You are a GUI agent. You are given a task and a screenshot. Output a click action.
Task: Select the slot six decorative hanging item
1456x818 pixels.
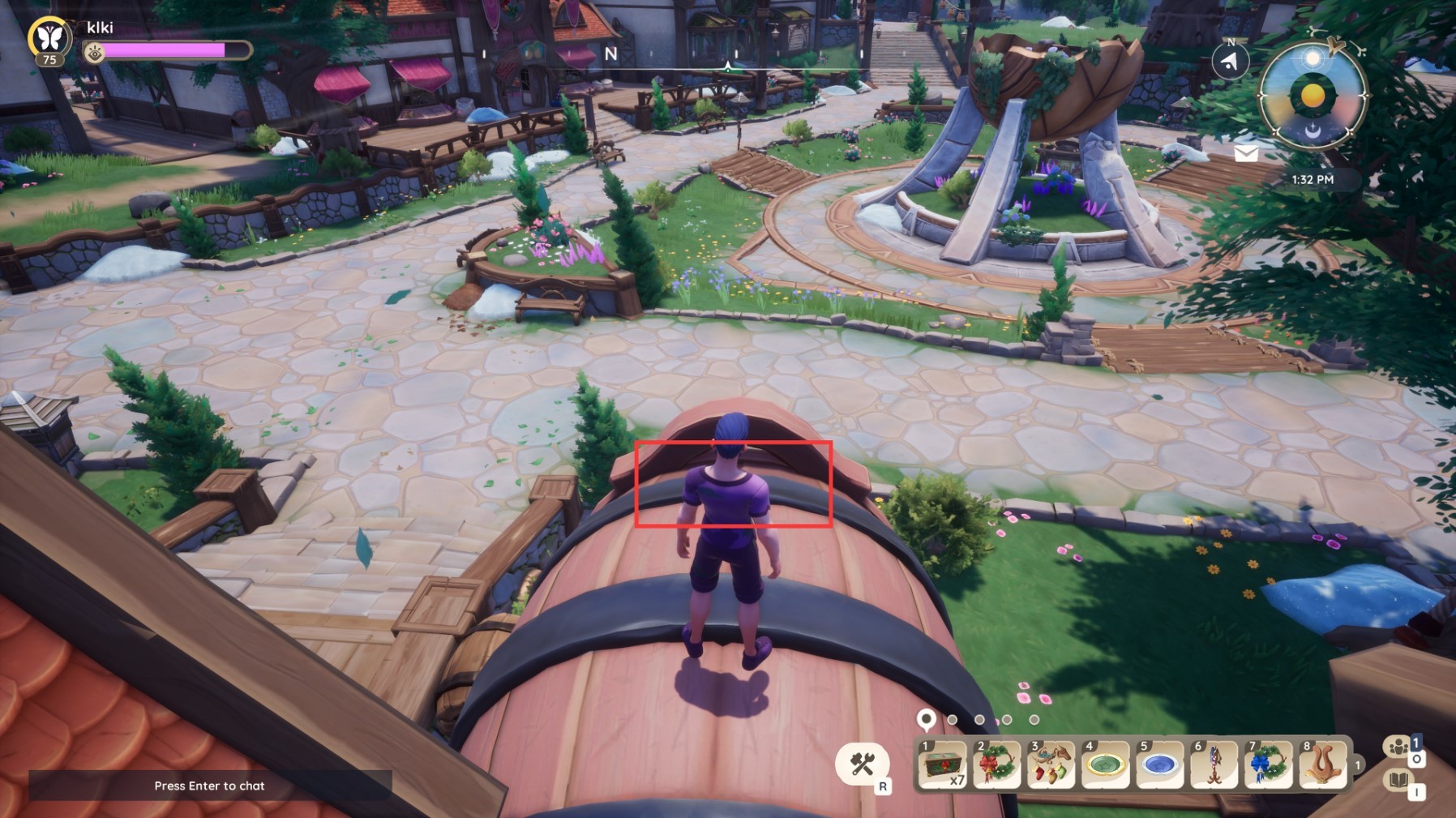point(1214,764)
